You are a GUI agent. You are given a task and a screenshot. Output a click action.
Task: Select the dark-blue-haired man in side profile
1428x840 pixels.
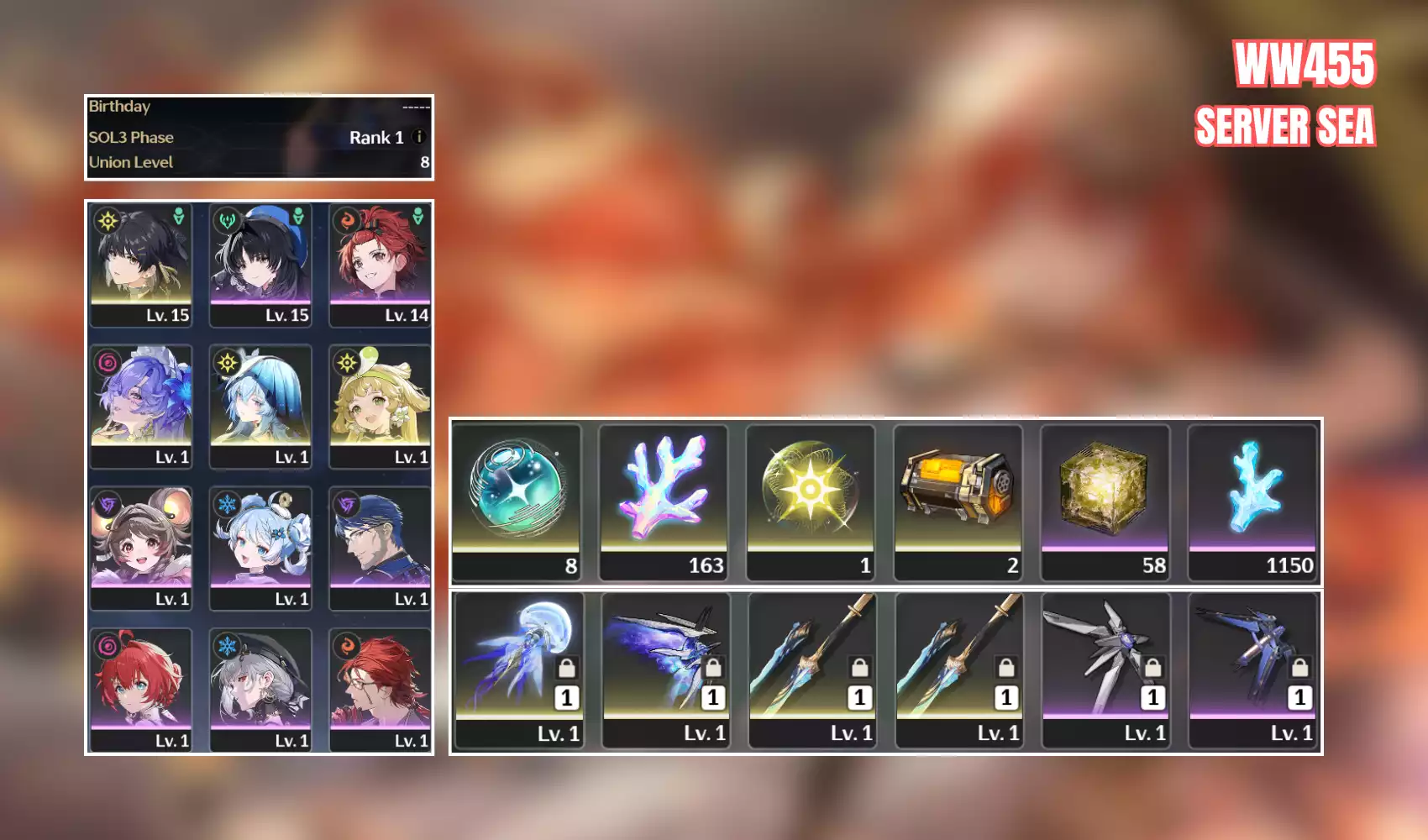tap(380, 548)
